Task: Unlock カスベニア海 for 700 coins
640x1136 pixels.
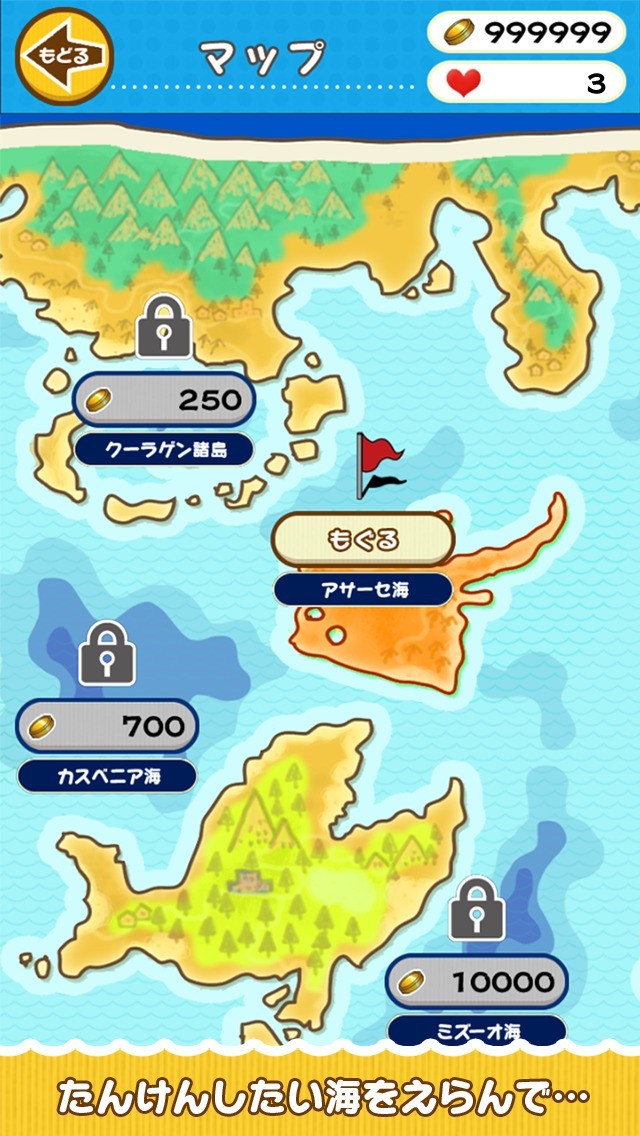Action: click(x=107, y=726)
